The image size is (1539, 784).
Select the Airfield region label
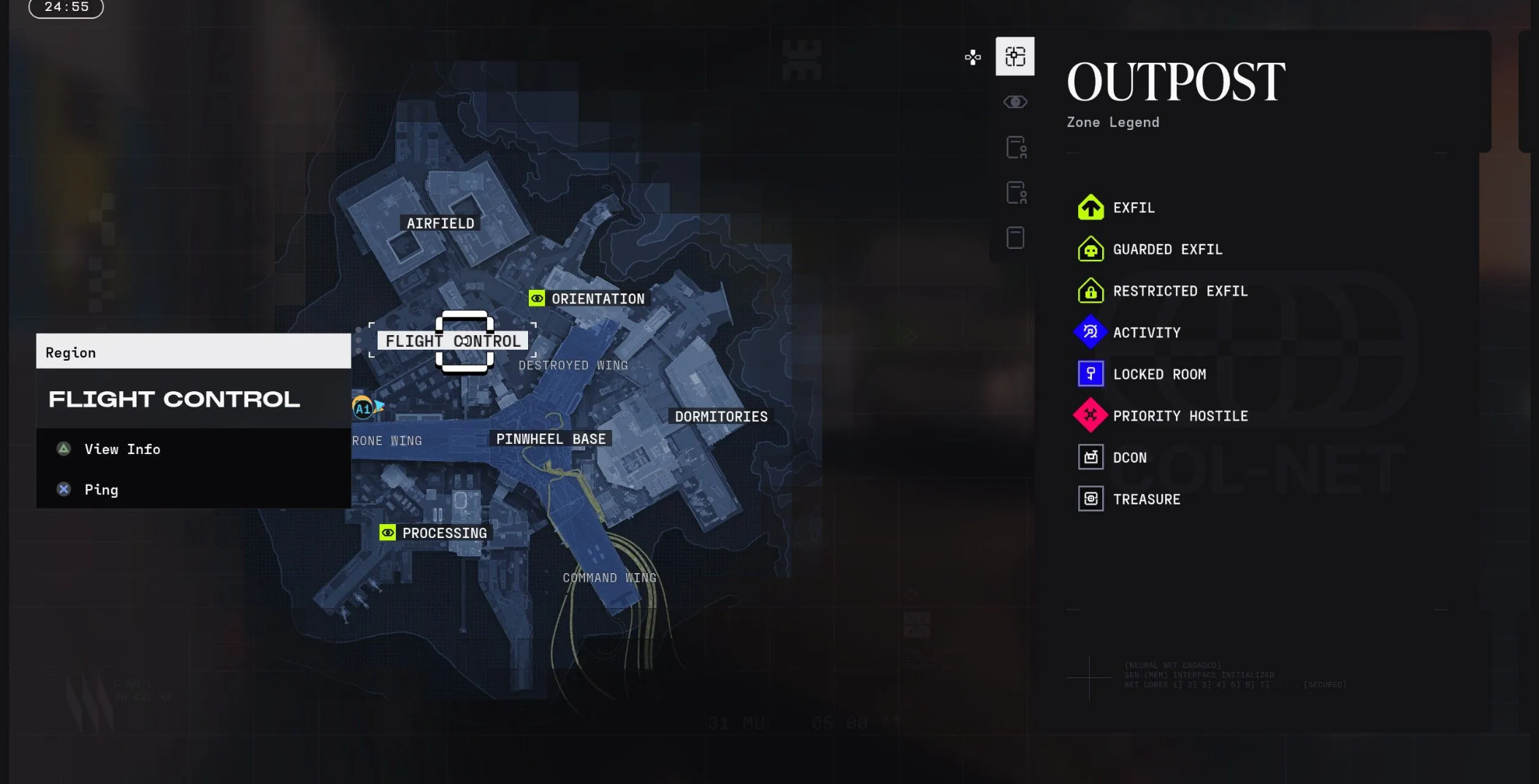(440, 223)
